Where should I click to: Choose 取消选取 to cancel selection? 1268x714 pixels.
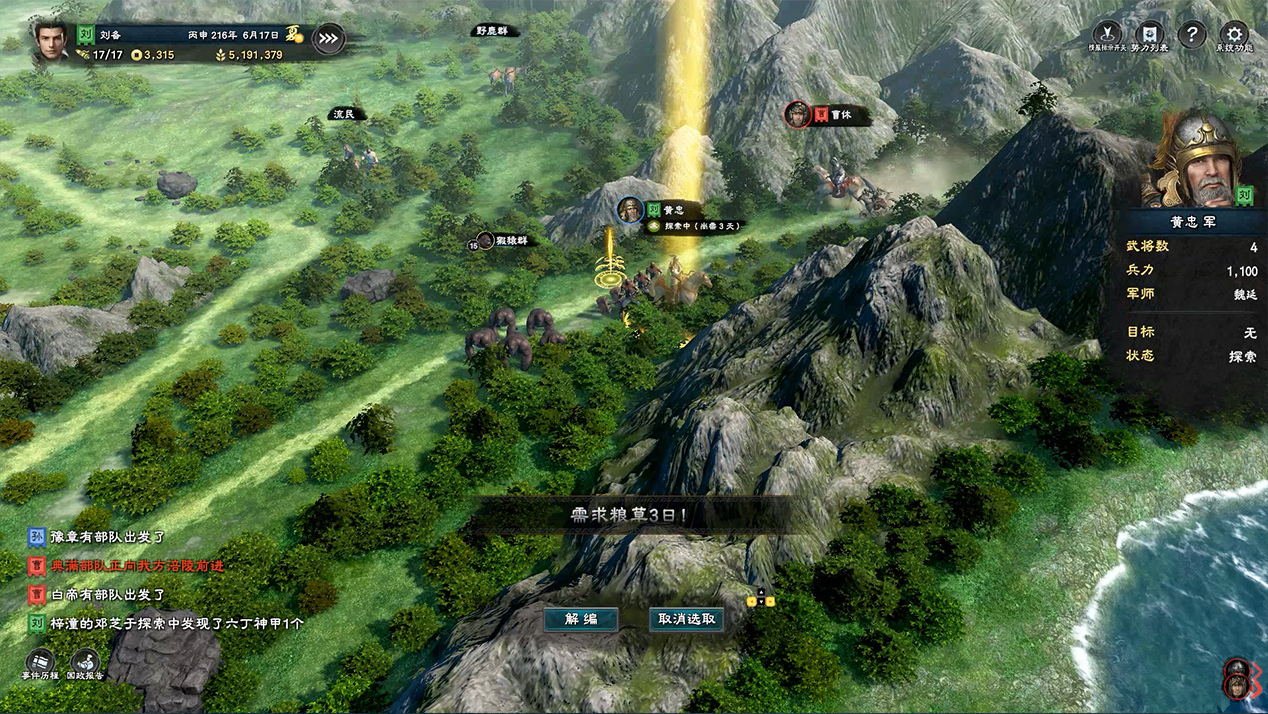click(686, 619)
